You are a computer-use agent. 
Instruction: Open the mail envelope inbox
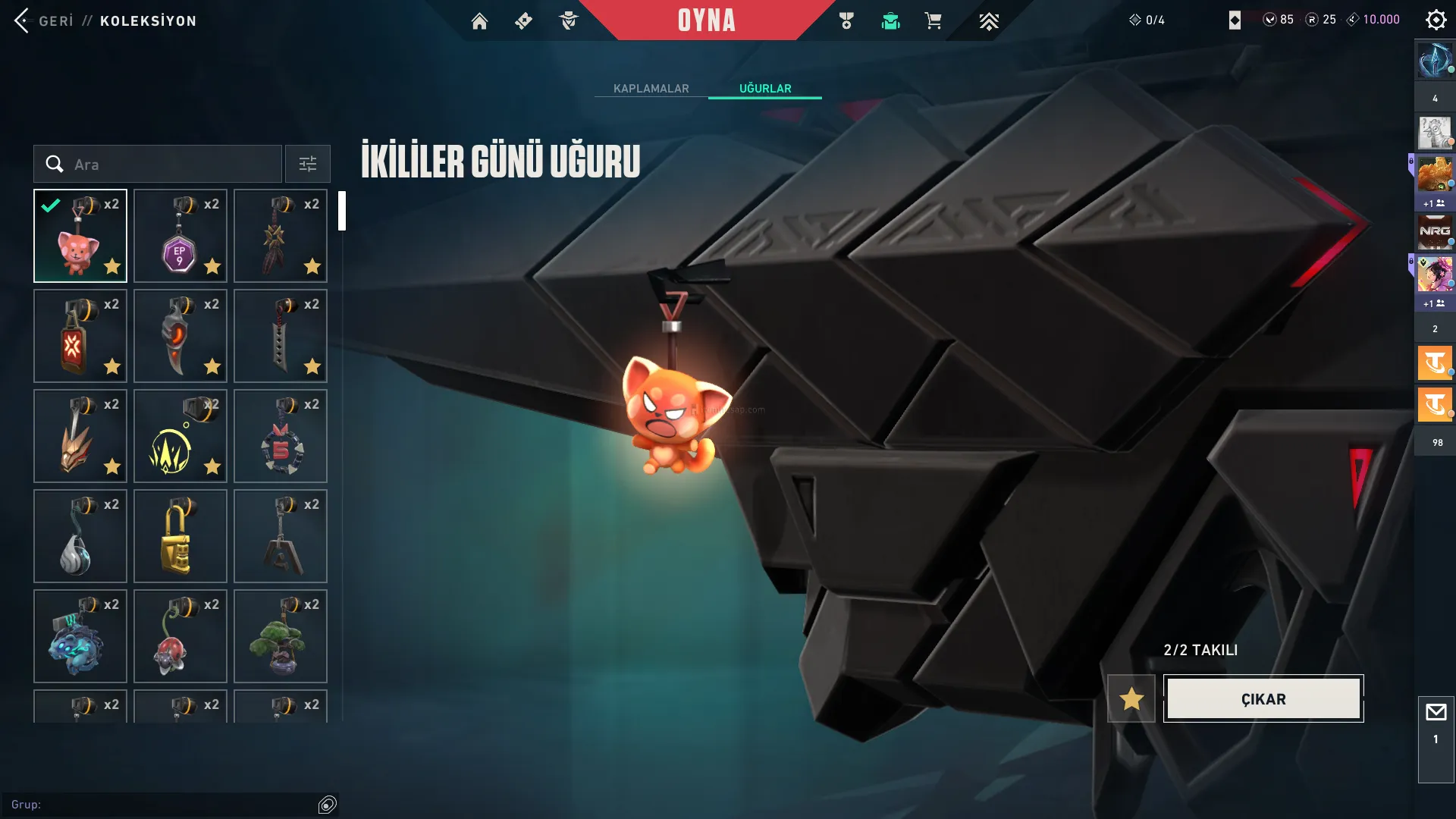(x=1436, y=712)
